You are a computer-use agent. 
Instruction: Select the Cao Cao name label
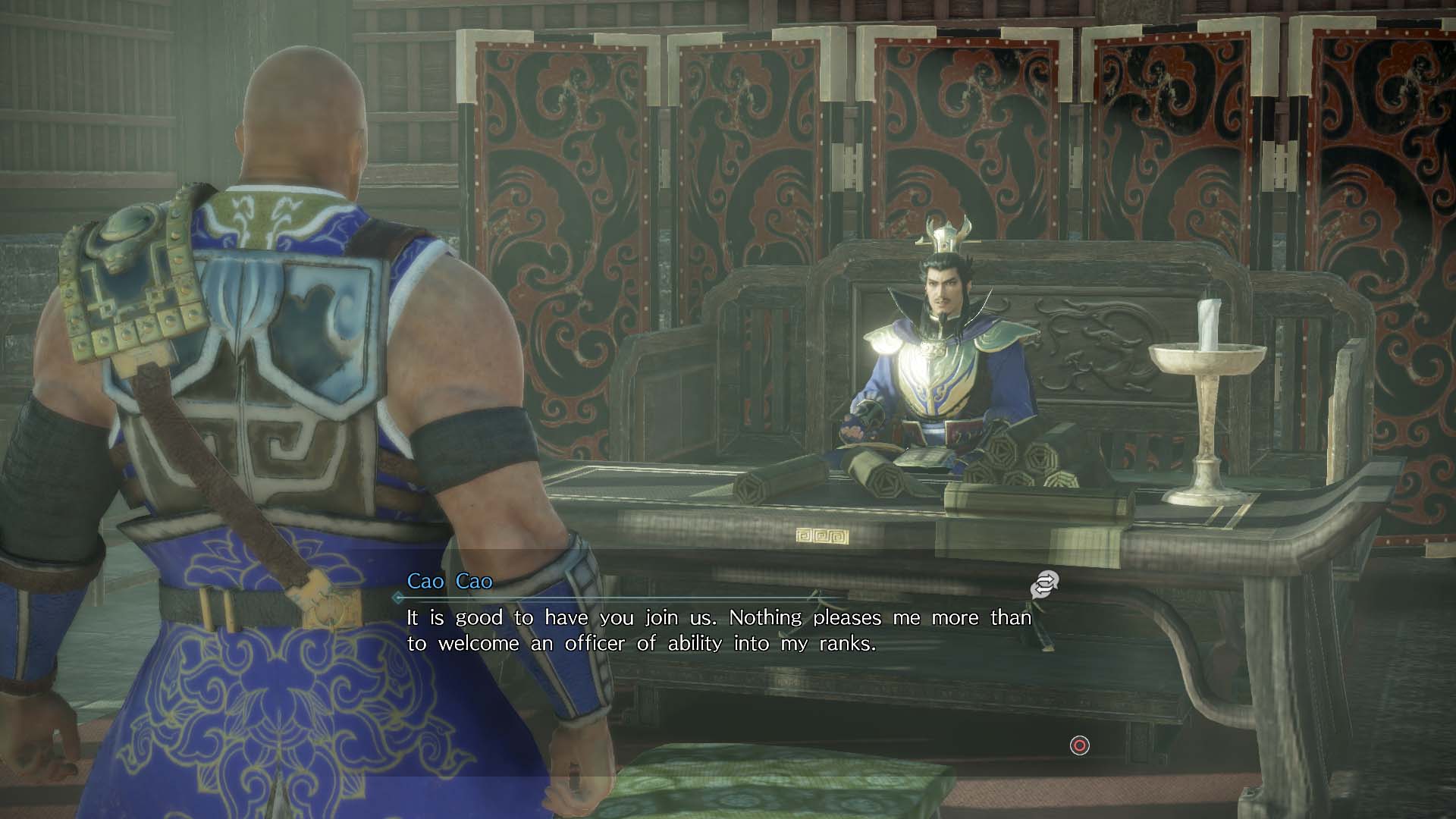coord(447,582)
